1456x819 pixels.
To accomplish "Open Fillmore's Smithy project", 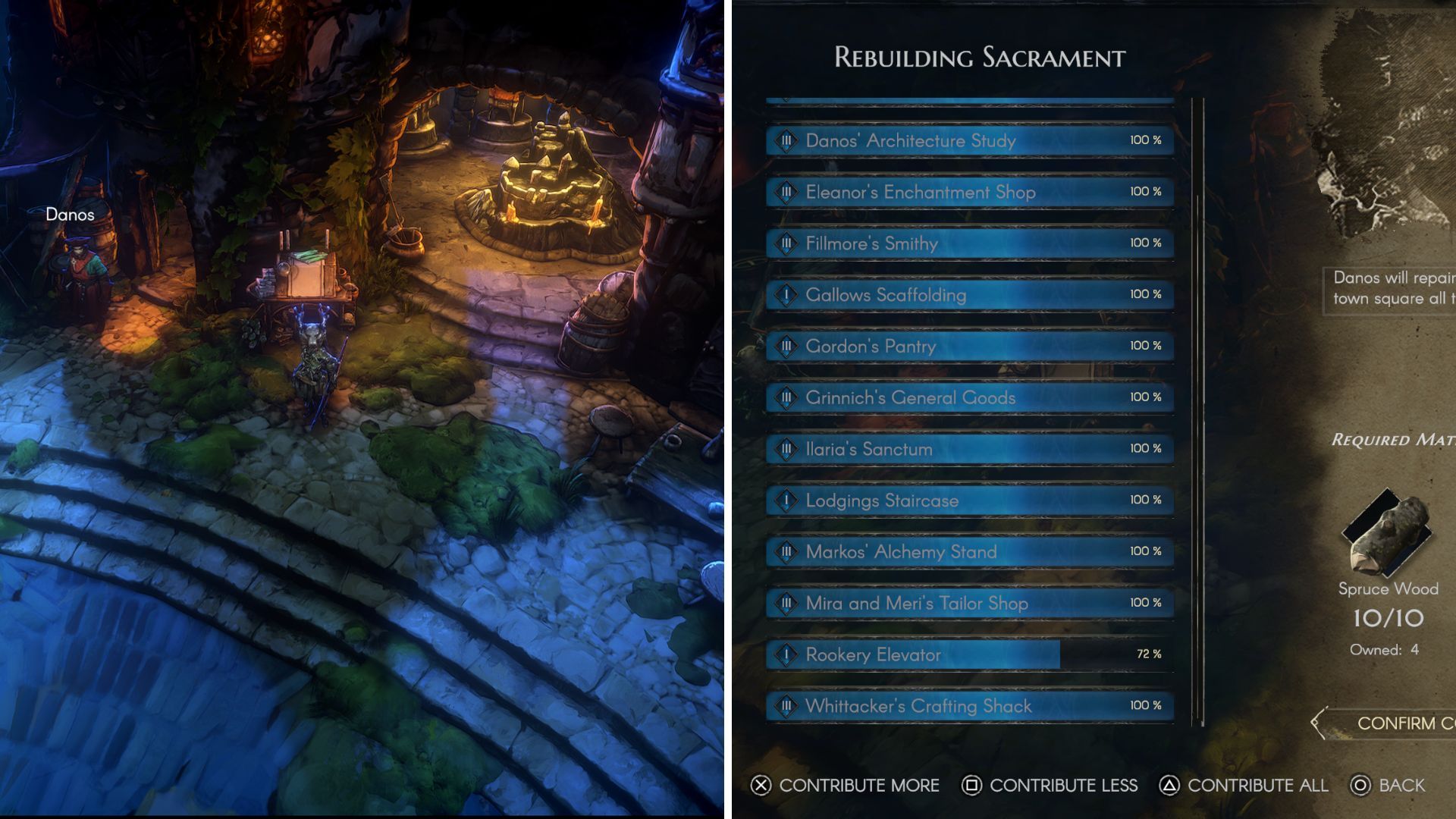I will pyautogui.click(x=969, y=243).
